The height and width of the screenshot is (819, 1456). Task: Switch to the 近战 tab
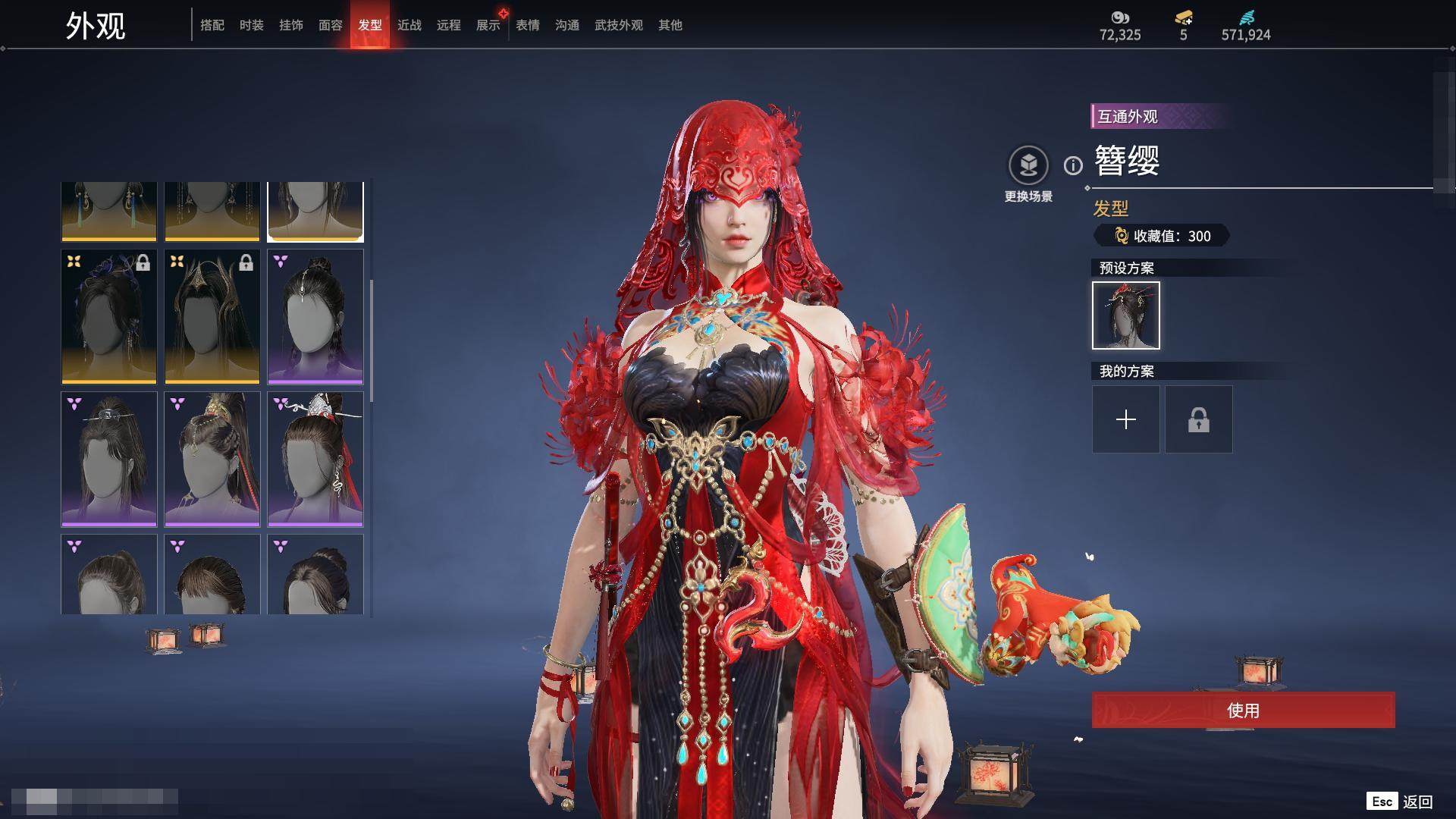[x=409, y=25]
